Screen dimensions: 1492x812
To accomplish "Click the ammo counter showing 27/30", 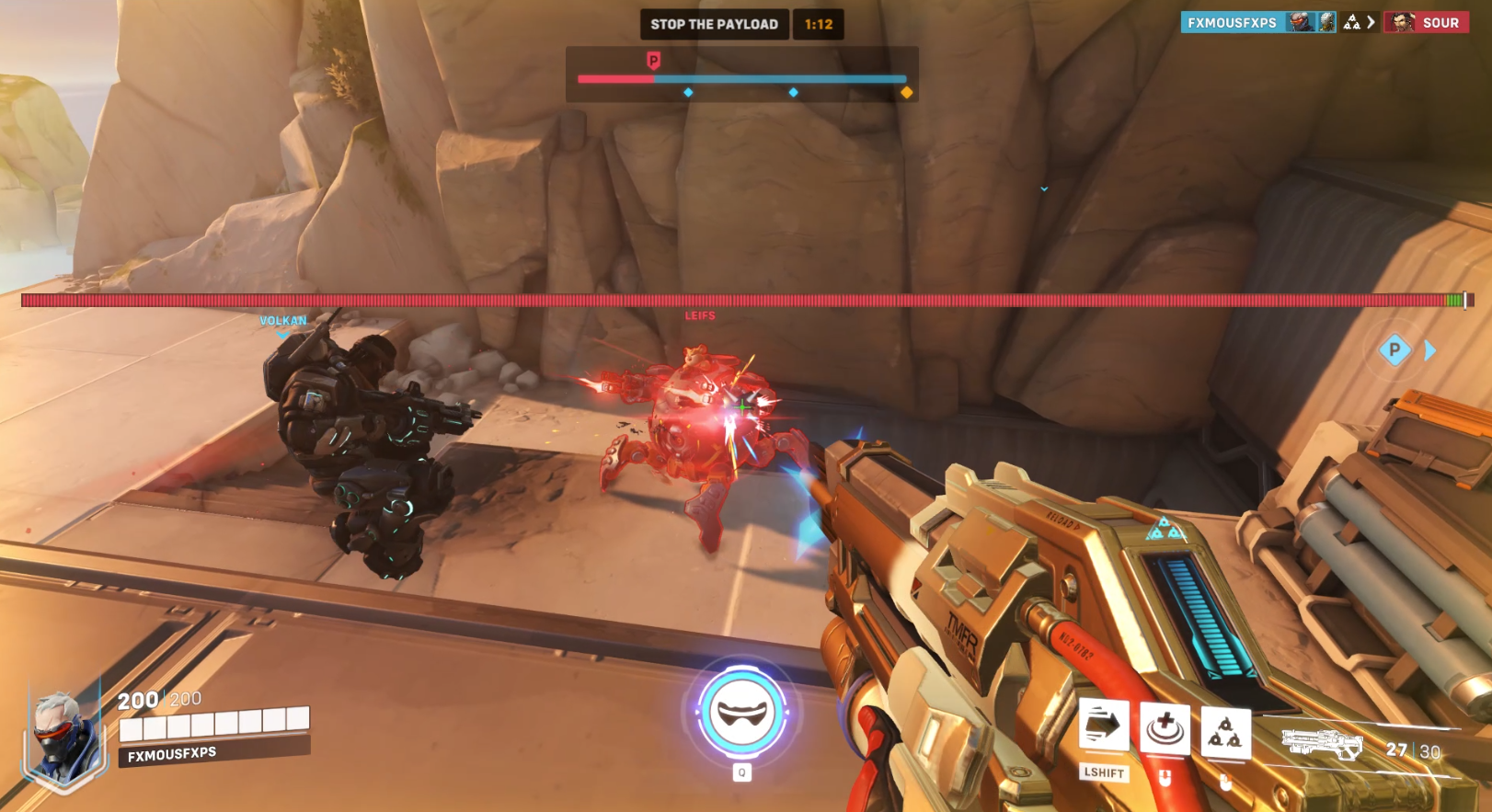I will coord(1410,749).
